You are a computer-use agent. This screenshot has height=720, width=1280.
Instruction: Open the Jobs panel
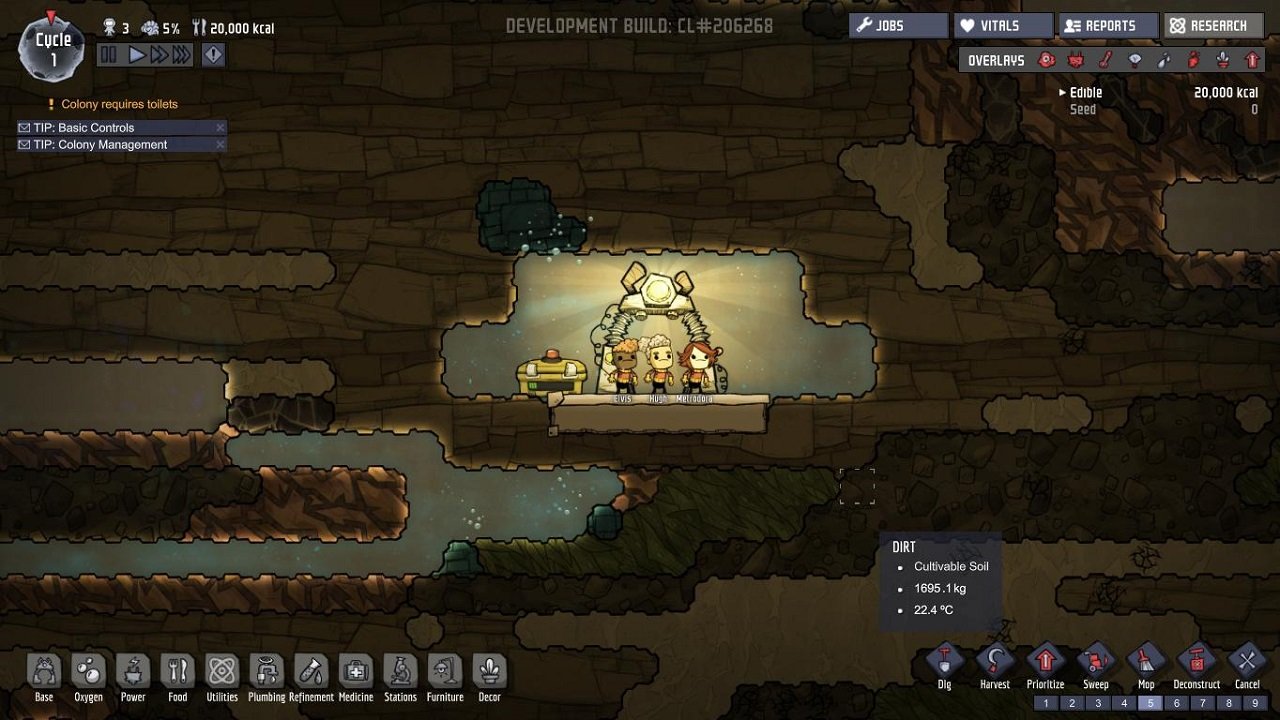(x=897, y=25)
